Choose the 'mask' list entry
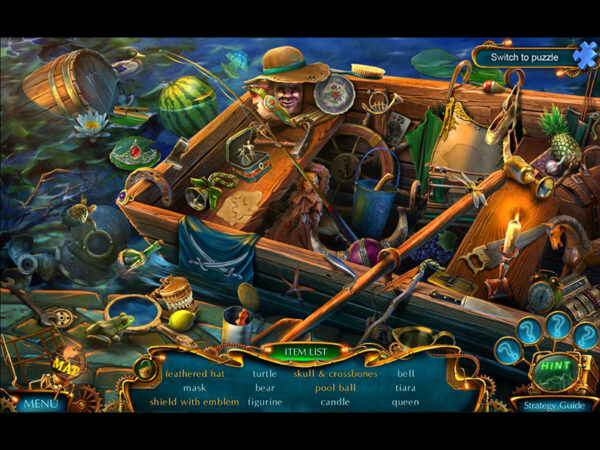600x450 pixels. 195,388
